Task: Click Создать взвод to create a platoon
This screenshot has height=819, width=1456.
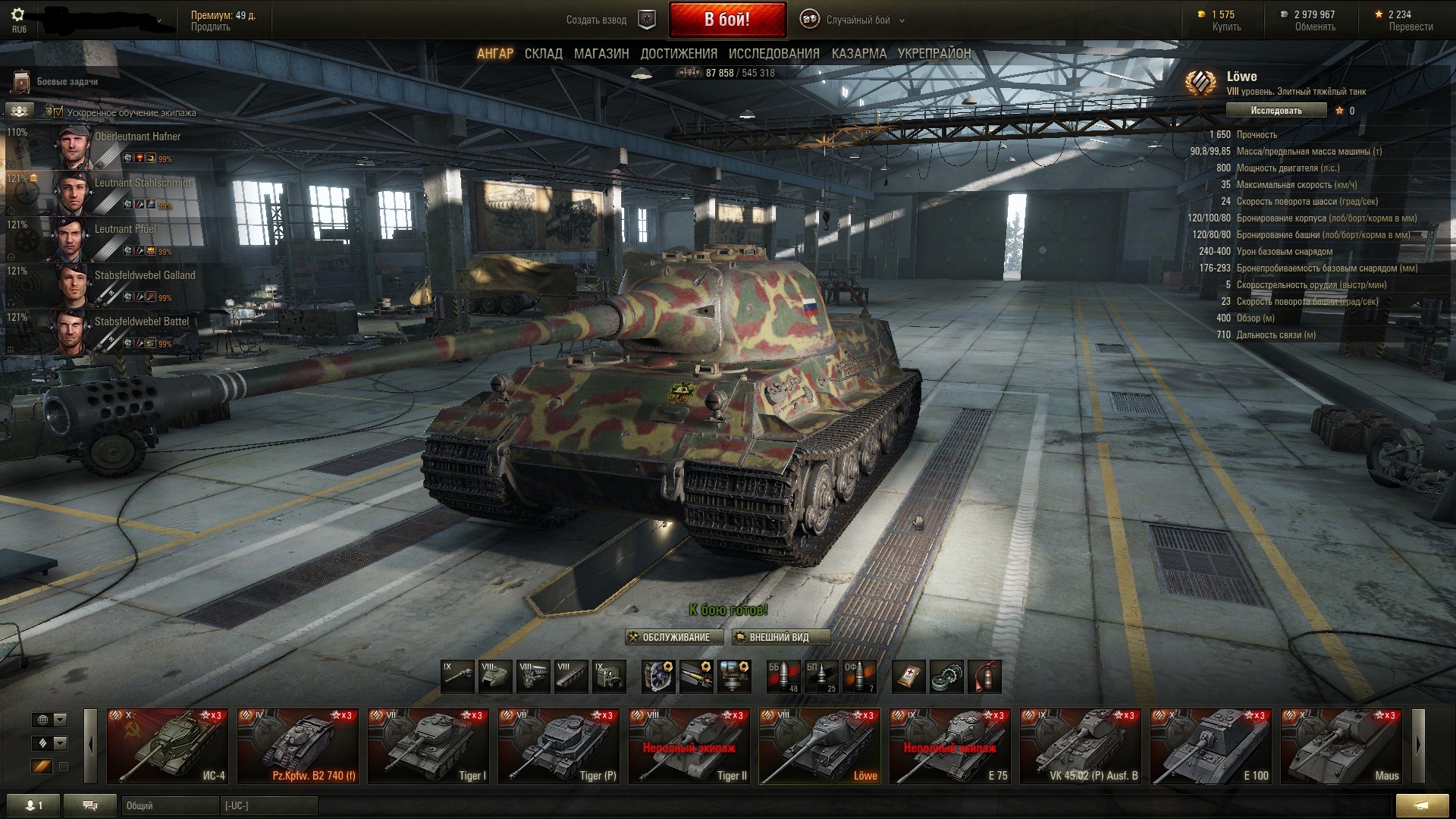Action: tap(597, 20)
